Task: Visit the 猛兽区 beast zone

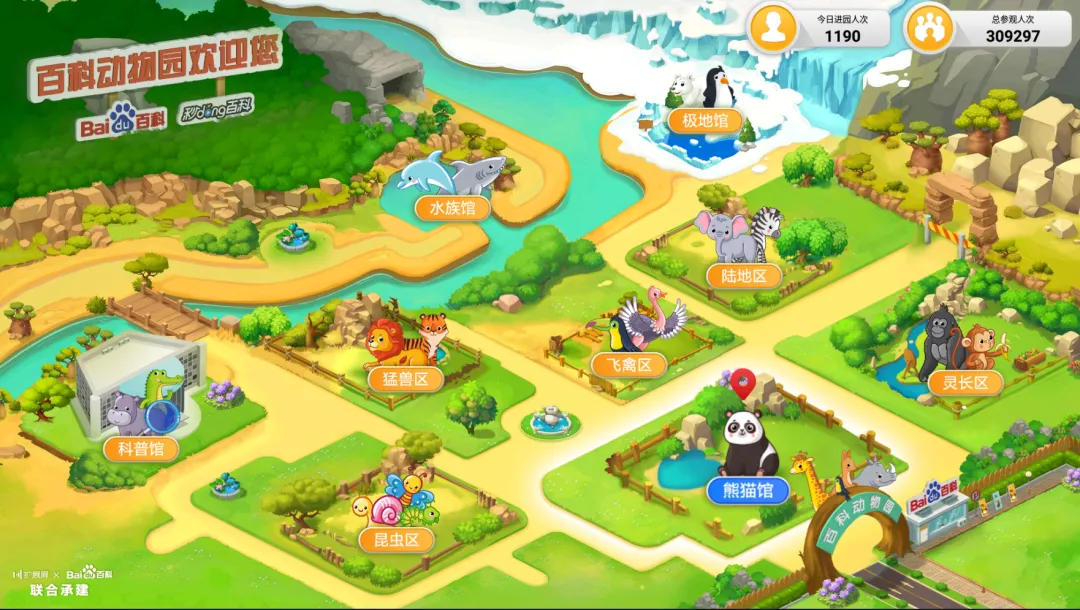Action: [x=405, y=379]
